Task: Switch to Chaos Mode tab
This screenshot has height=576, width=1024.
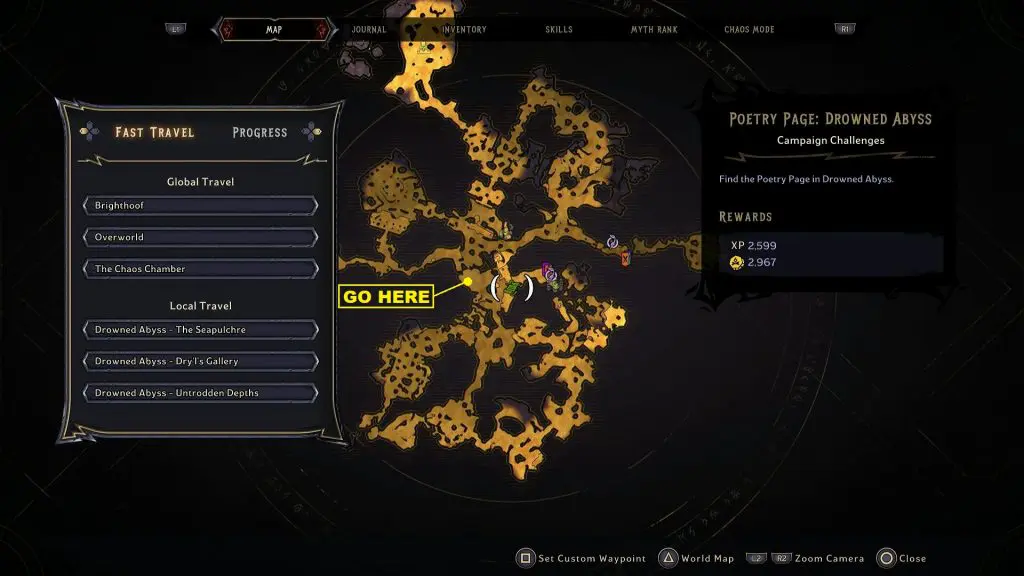Action: pos(751,30)
